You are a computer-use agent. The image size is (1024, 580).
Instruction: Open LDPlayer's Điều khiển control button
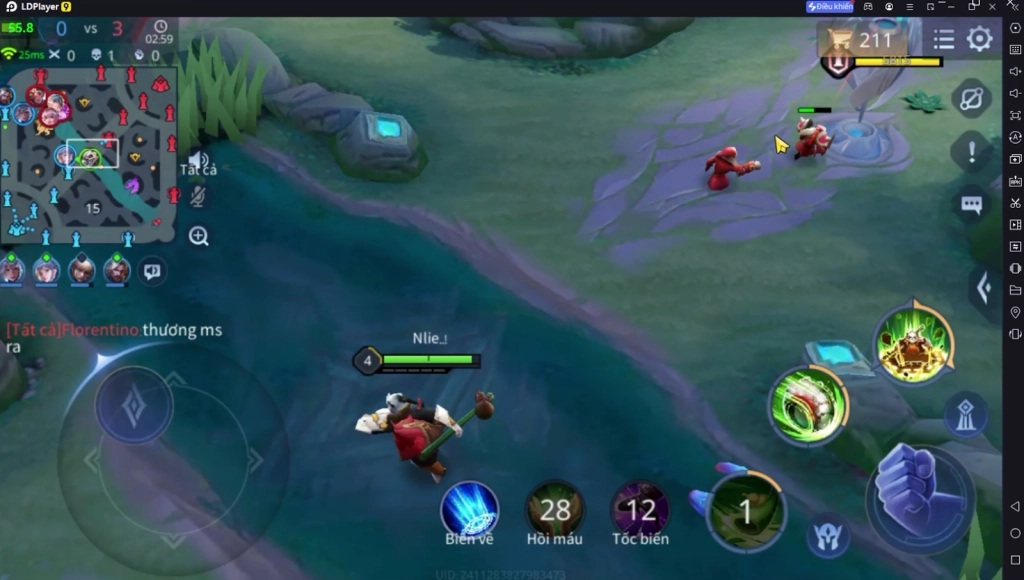[x=830, y=7]
